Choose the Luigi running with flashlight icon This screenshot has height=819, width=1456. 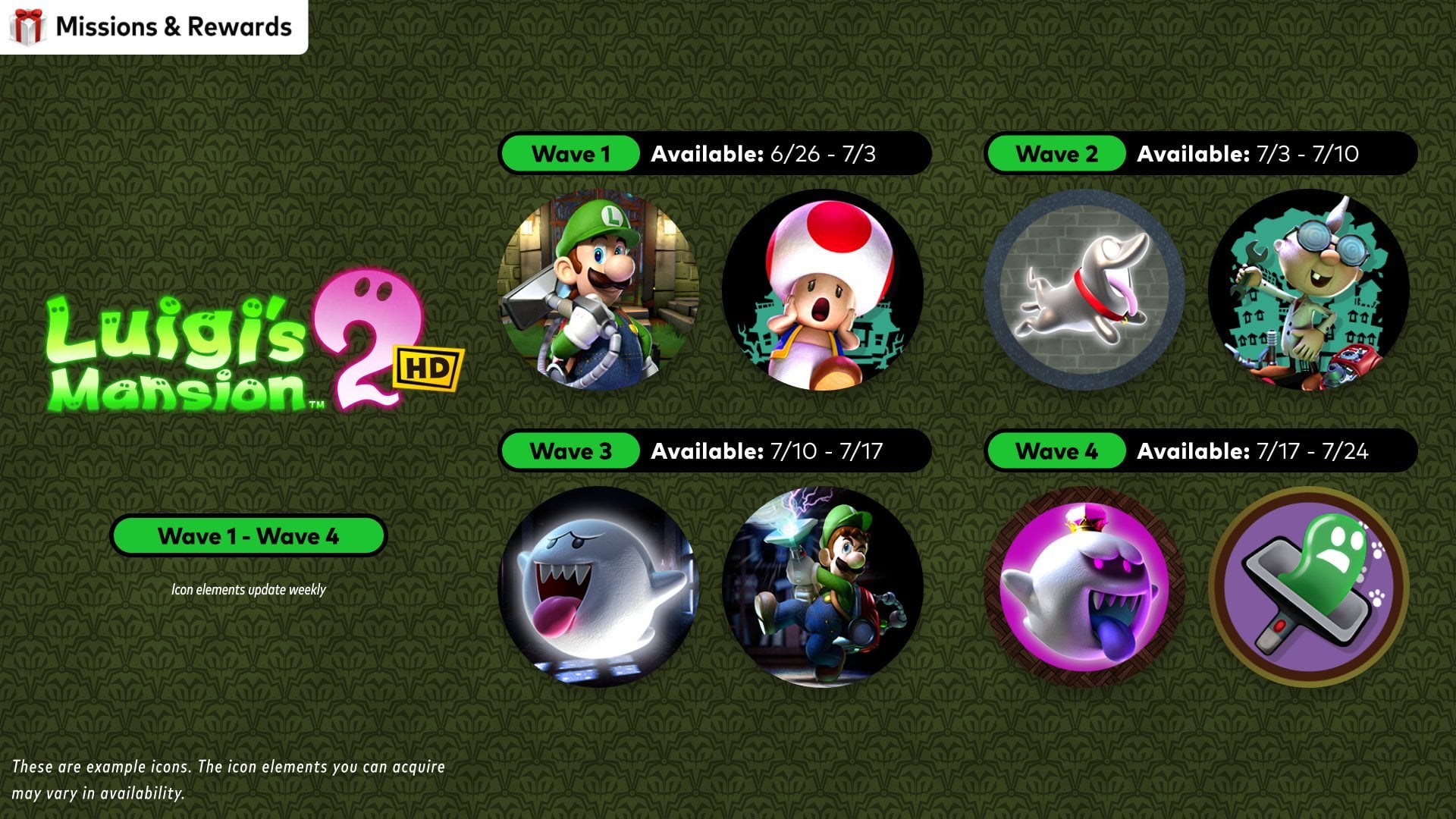point(822,587)
